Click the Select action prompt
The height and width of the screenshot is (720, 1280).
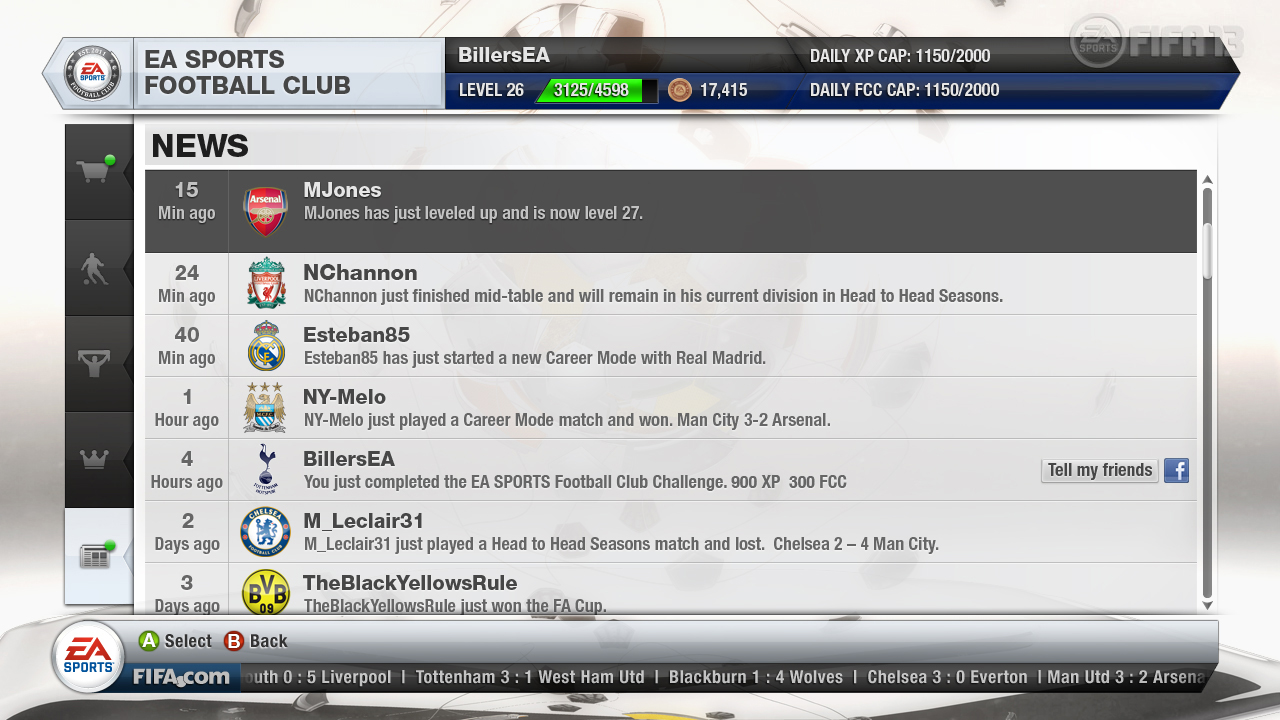click(x=175, y=640)
